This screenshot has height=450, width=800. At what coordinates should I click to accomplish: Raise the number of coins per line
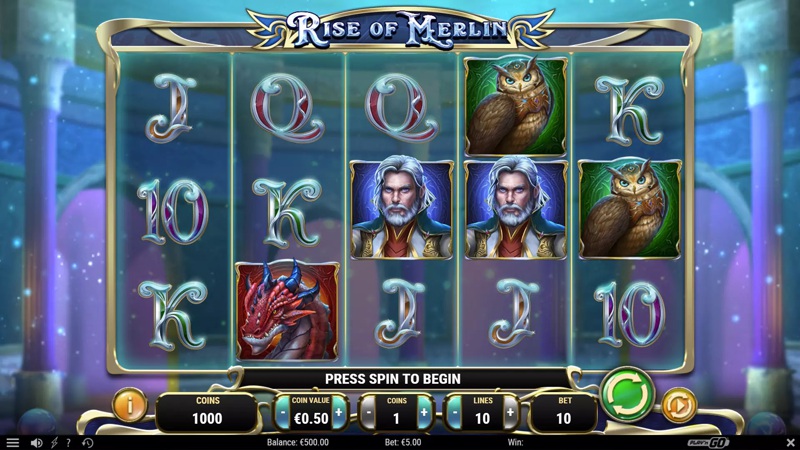point(423,412)
